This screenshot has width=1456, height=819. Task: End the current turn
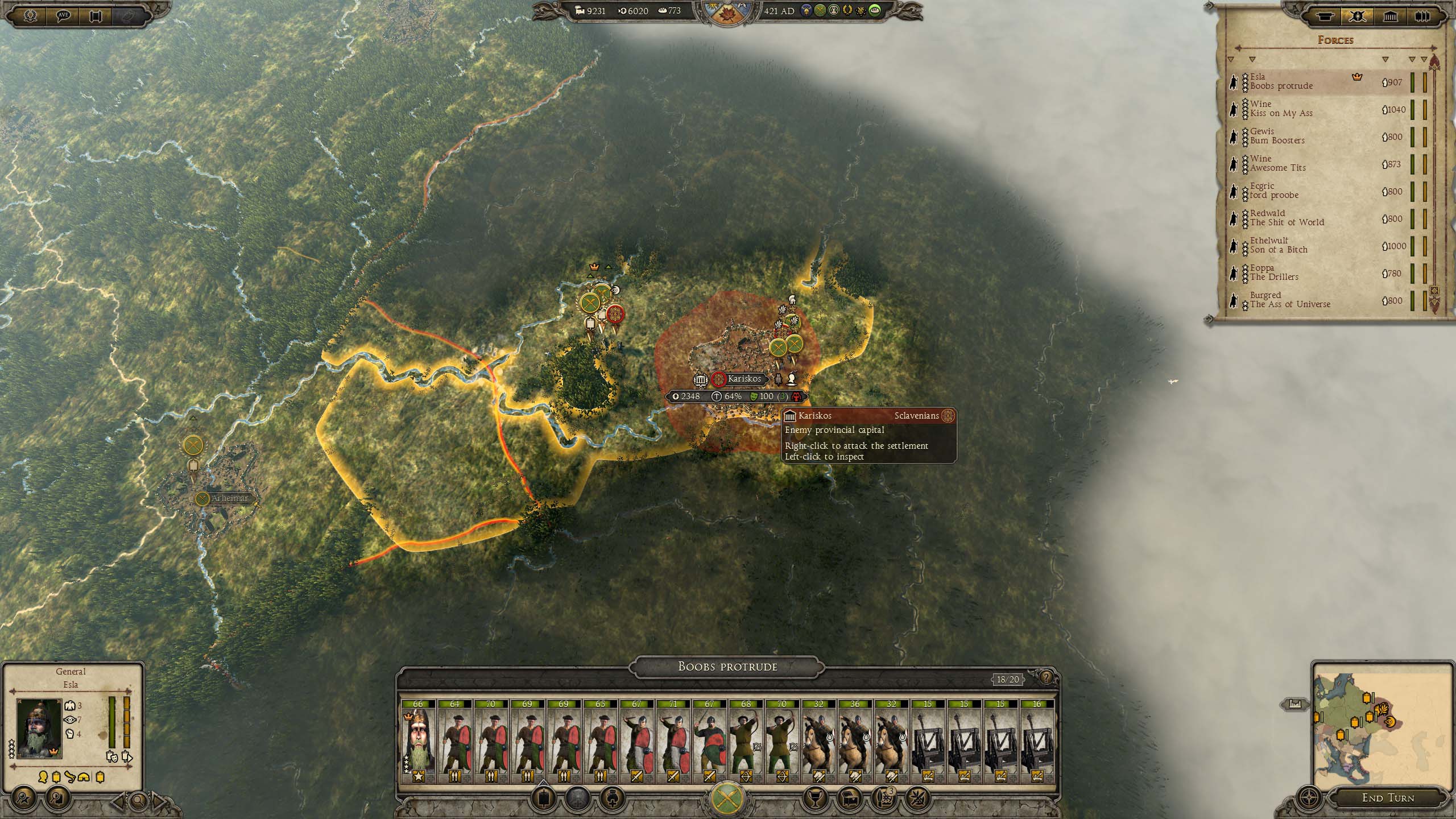coord(1388,798)
